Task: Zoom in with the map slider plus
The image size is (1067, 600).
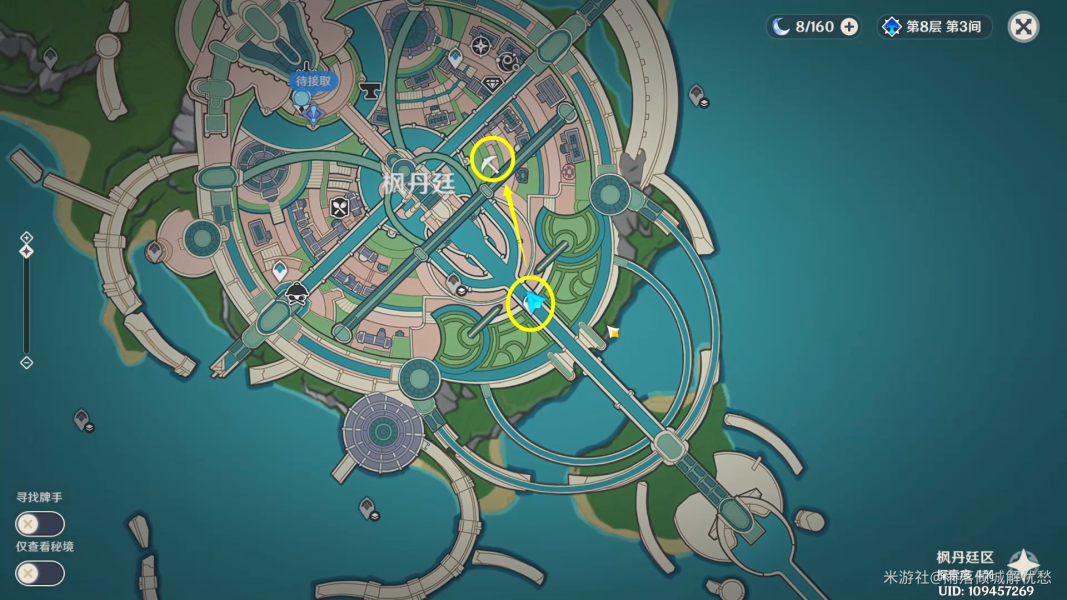Action: 27,238
